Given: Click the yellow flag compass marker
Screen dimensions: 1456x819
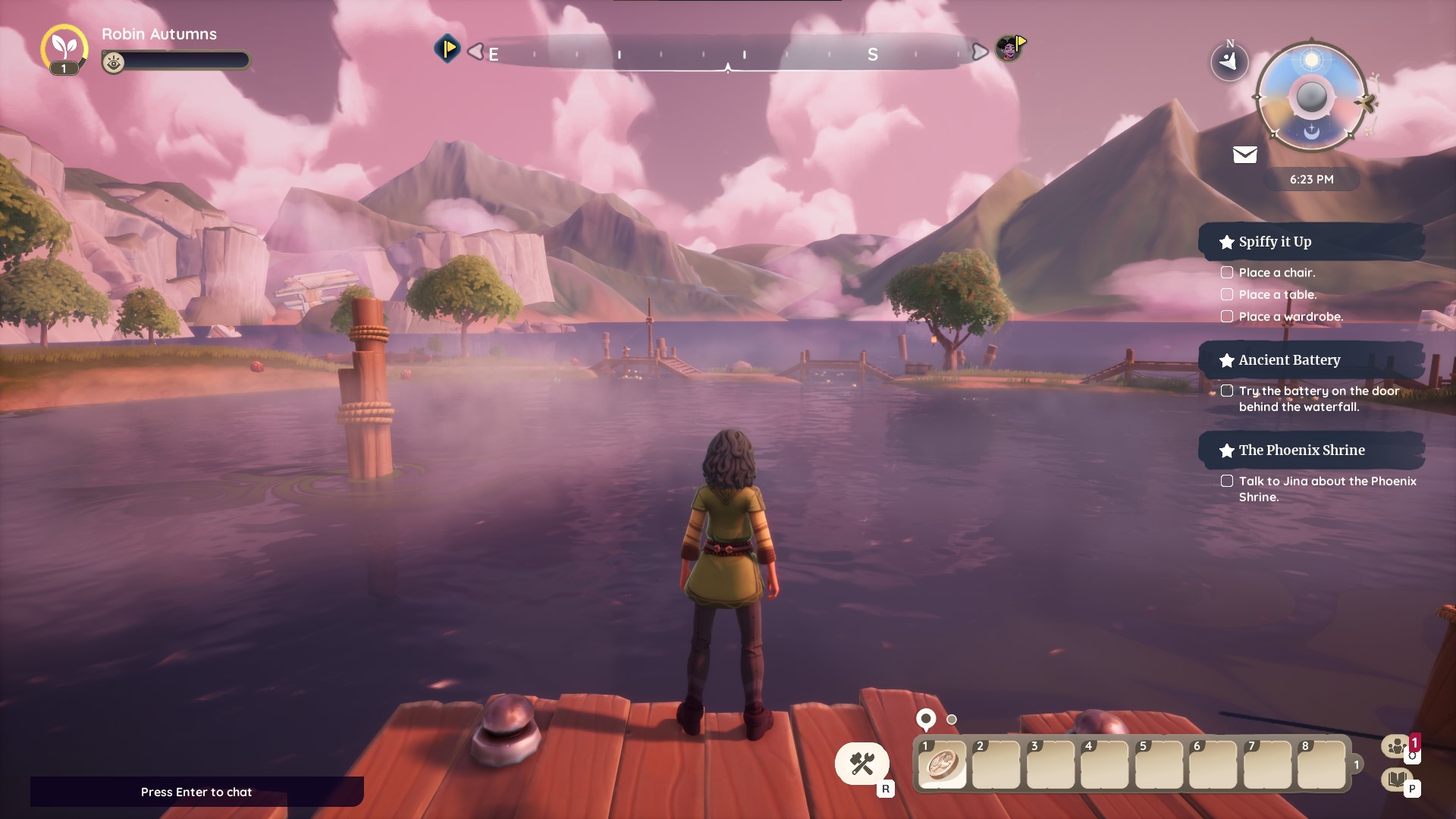Looking at the screenshot, I should (x=447, y=49).
